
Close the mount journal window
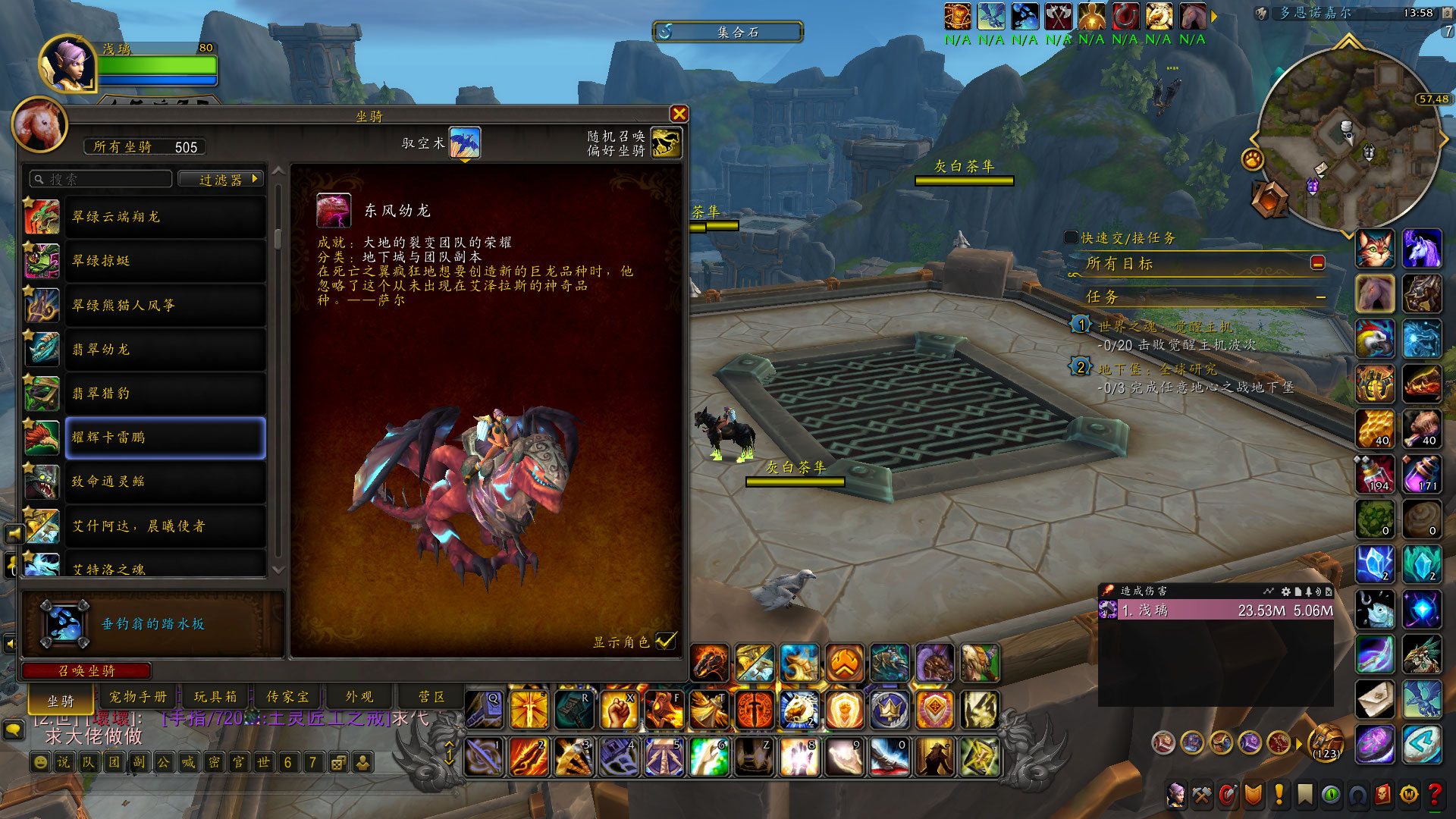point(679,114)
